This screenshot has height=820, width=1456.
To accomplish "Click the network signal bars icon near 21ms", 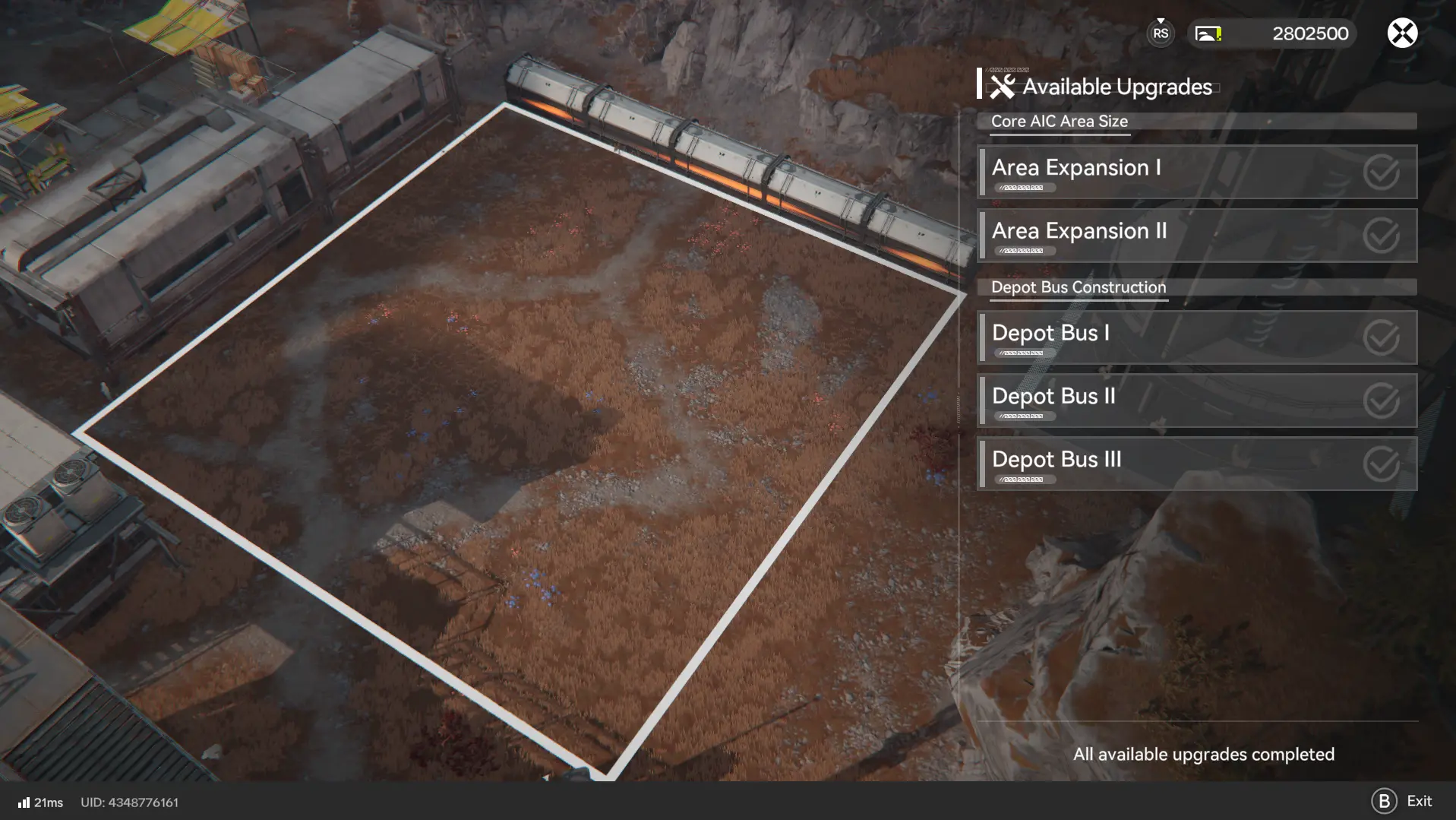I will (x=25, y=802).
